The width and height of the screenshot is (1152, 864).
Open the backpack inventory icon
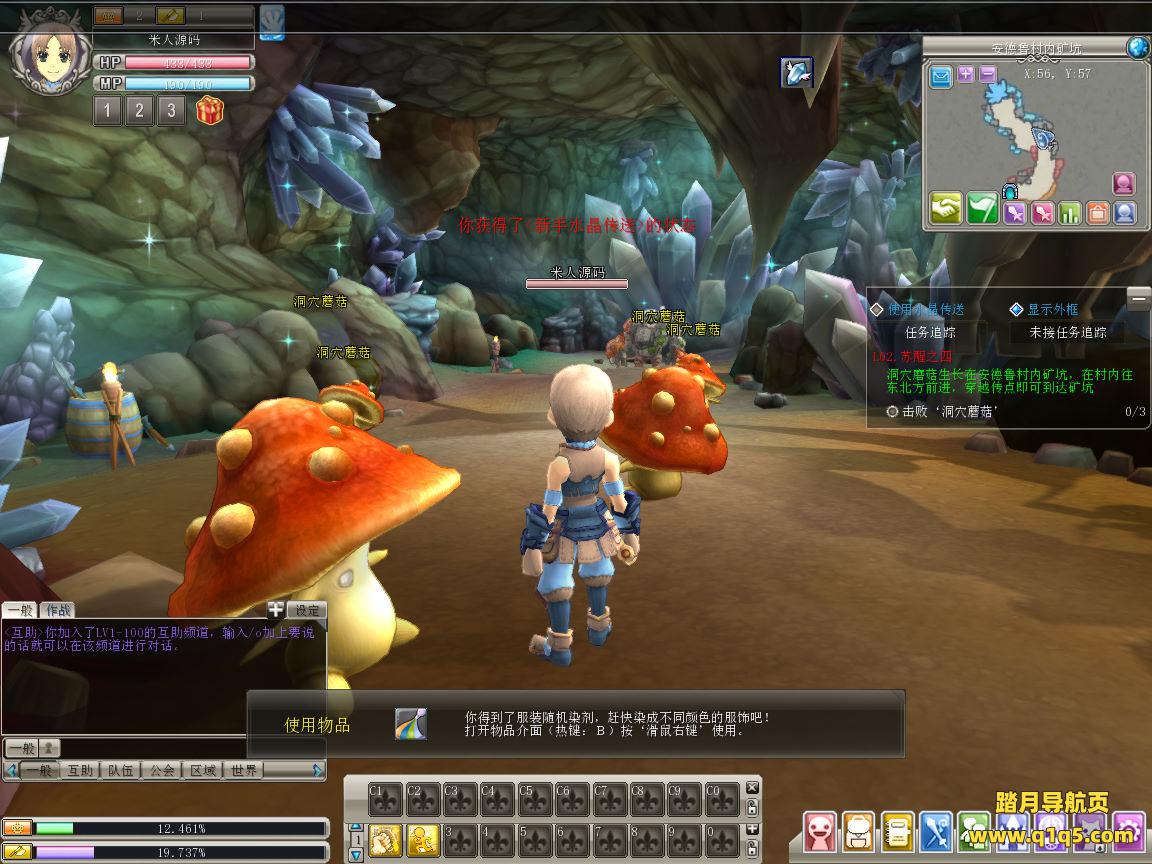856,831
